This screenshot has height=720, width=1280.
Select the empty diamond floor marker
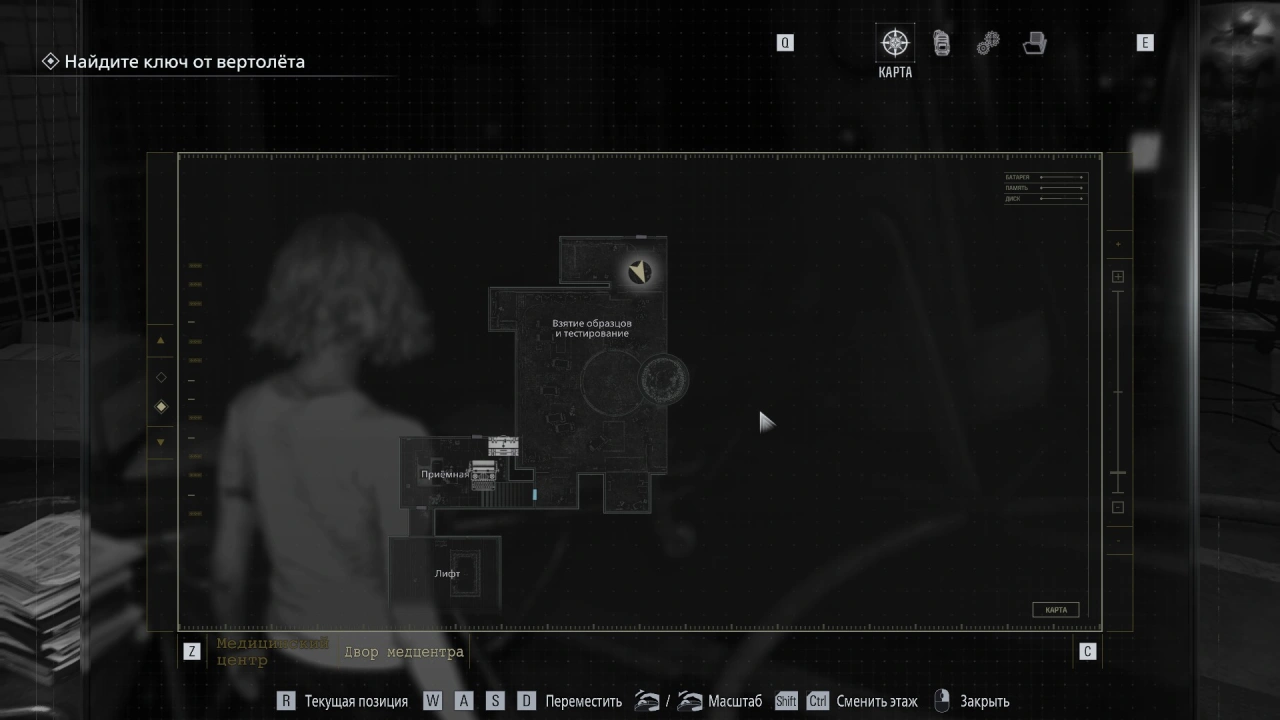click(161, 377)
